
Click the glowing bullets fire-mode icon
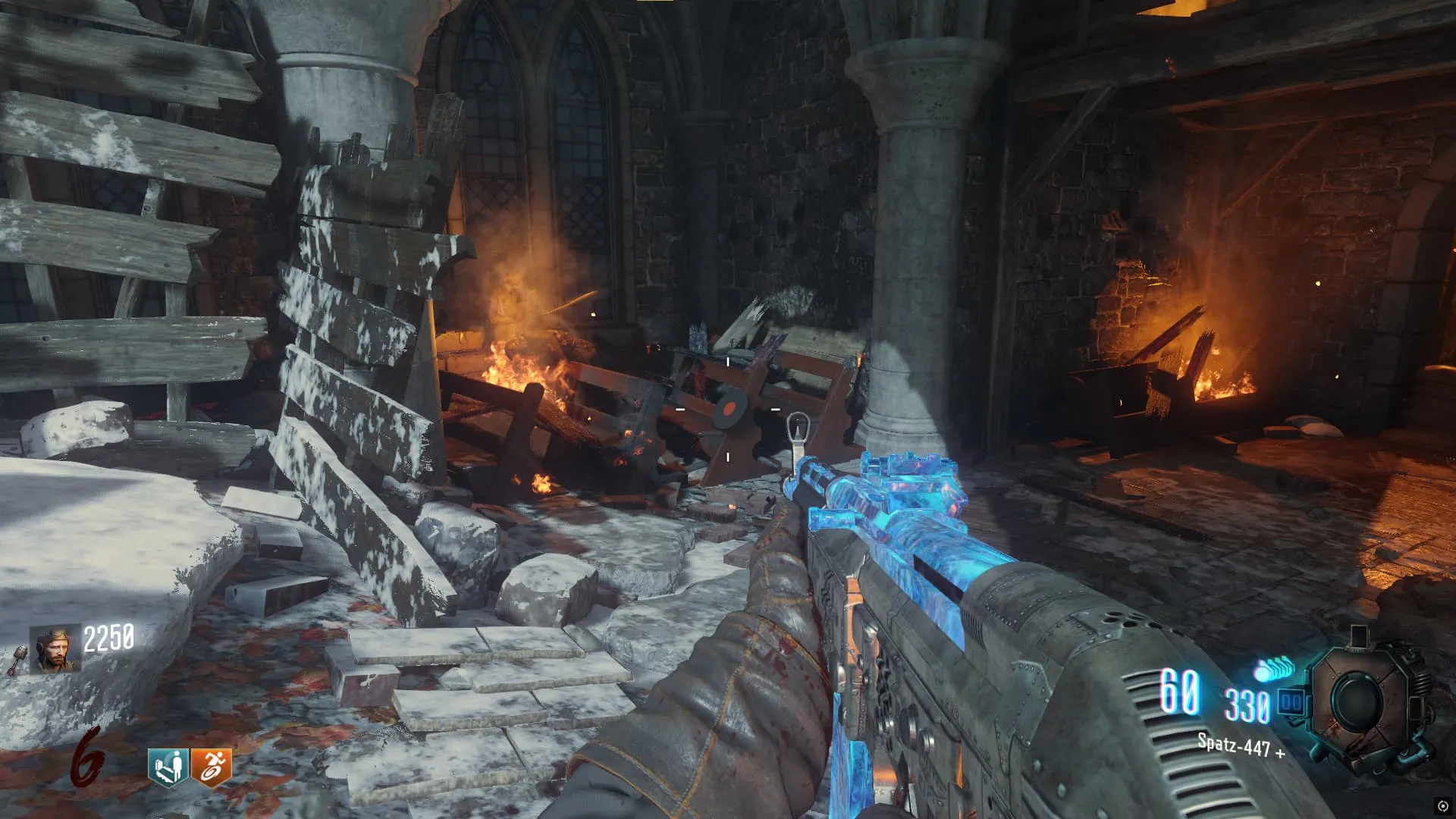click(x=1275, y=670)
